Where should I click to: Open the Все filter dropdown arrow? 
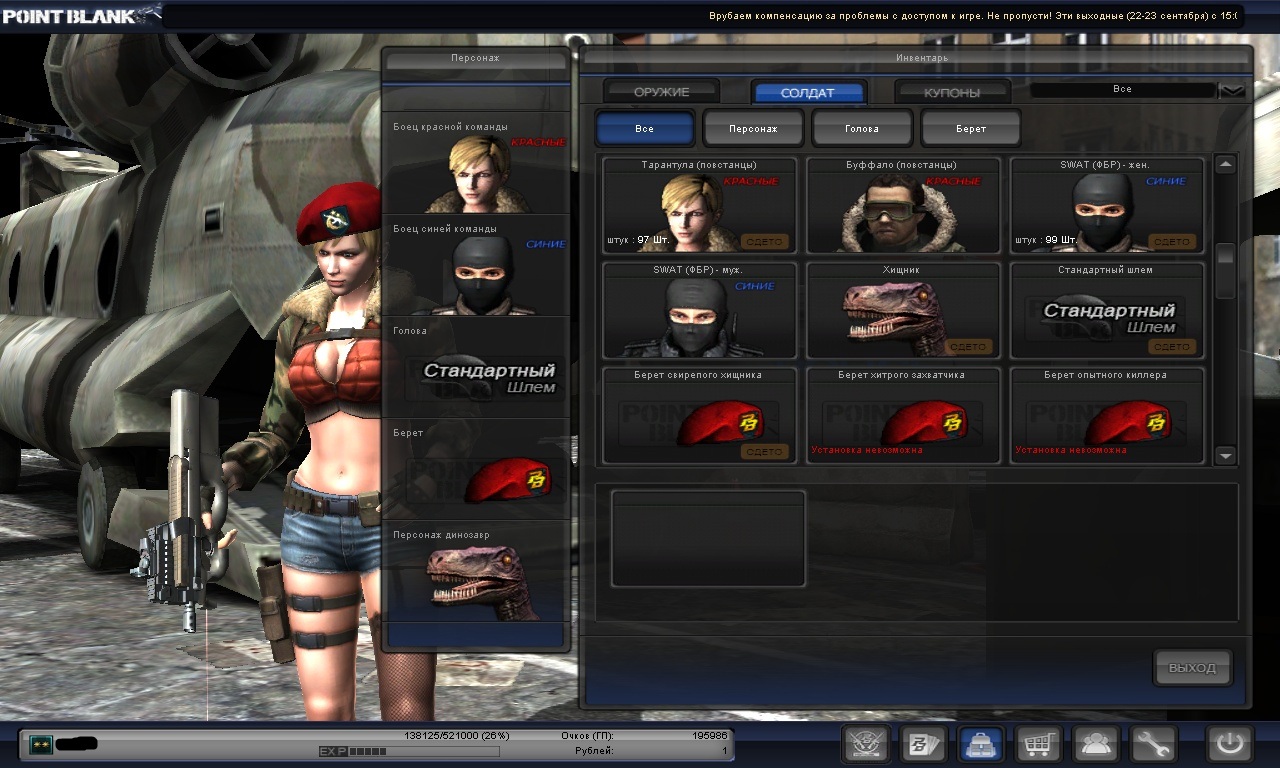click(x=1232, y=90)
